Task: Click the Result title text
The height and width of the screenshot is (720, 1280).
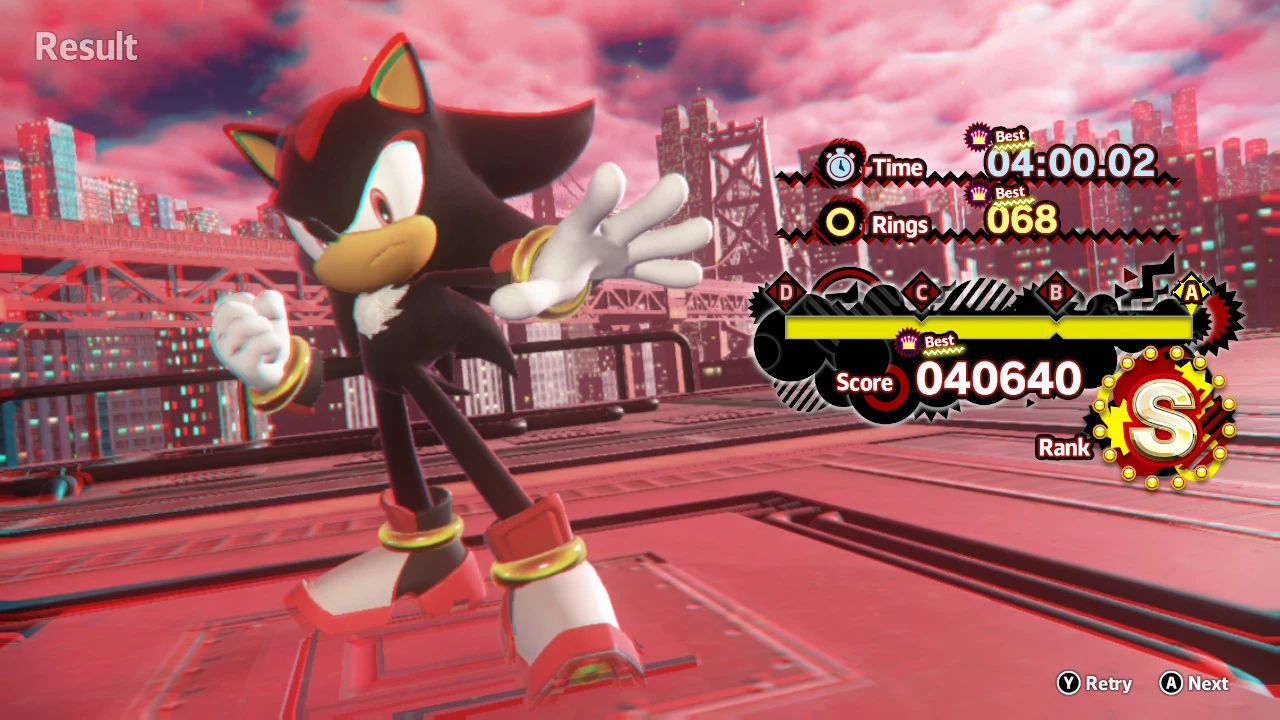Action: tap(86, 47)
